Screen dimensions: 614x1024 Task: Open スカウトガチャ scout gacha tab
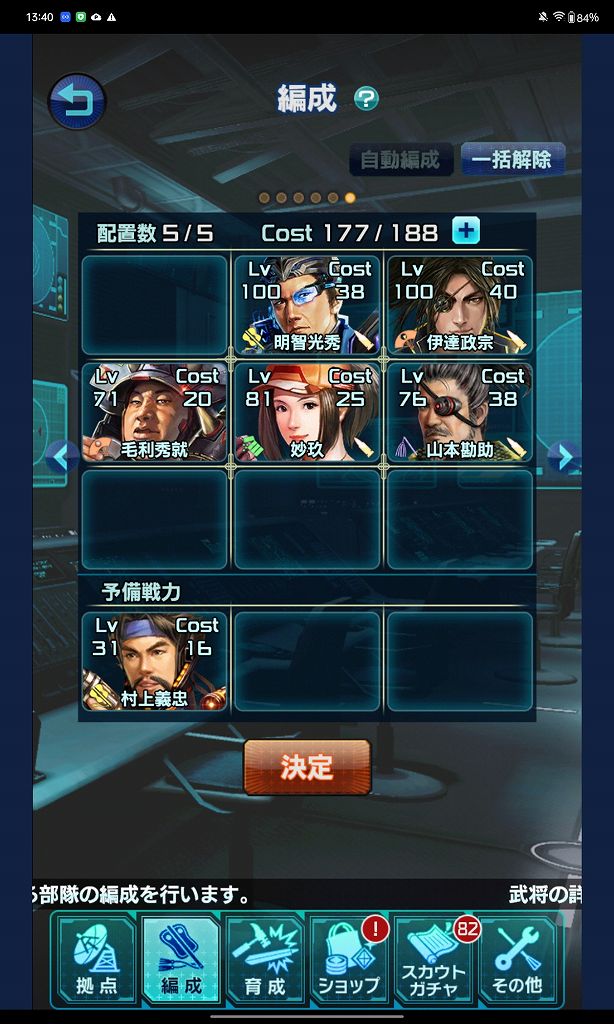(434, 962)
